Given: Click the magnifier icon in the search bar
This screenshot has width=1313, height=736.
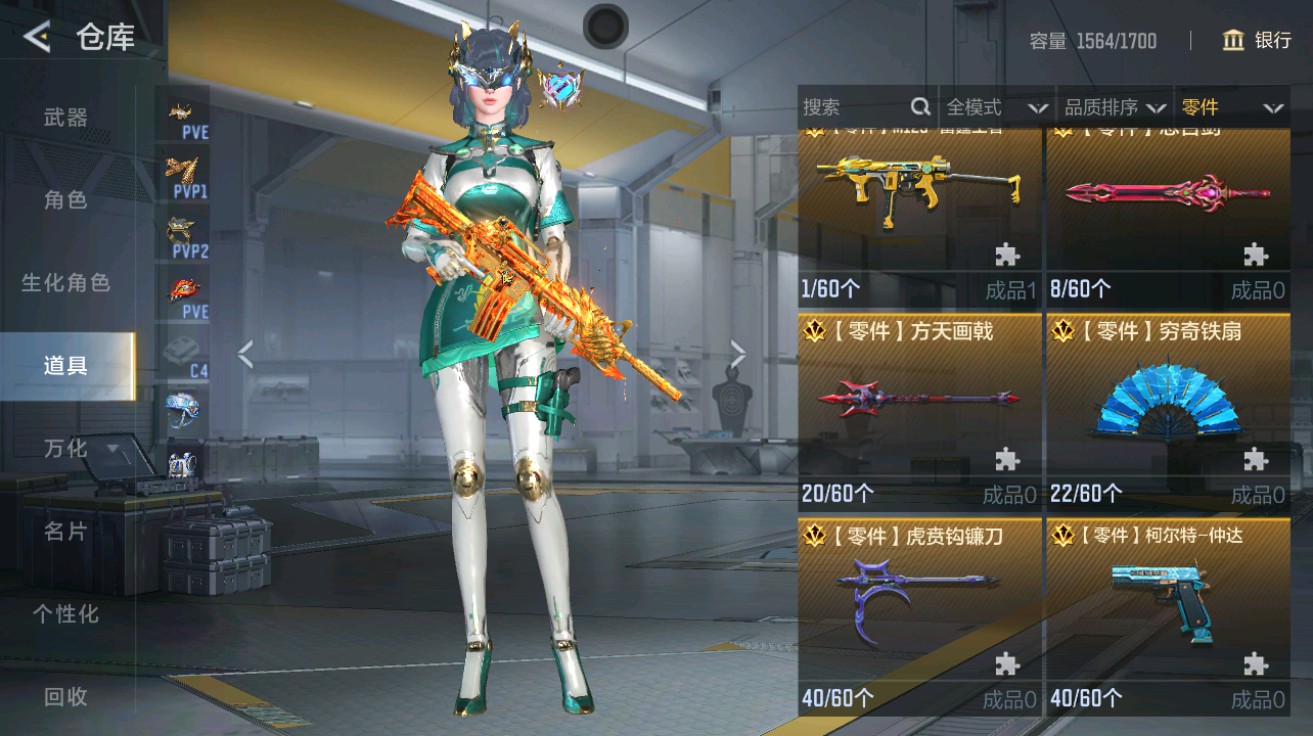Looking at the screenshot, I should [919, 106].
